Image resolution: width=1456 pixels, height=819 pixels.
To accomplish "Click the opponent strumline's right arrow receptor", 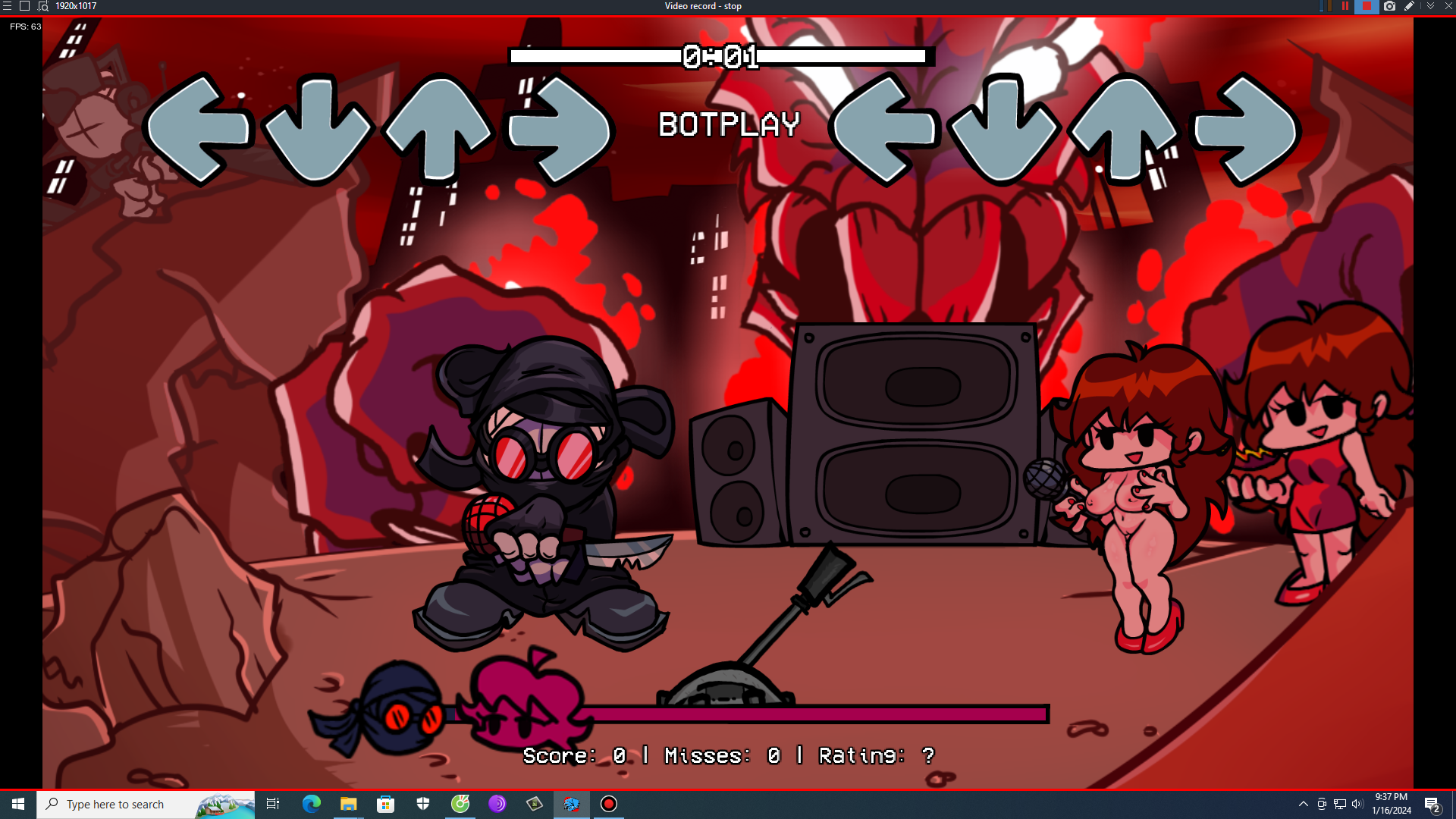I will (560, 129).
